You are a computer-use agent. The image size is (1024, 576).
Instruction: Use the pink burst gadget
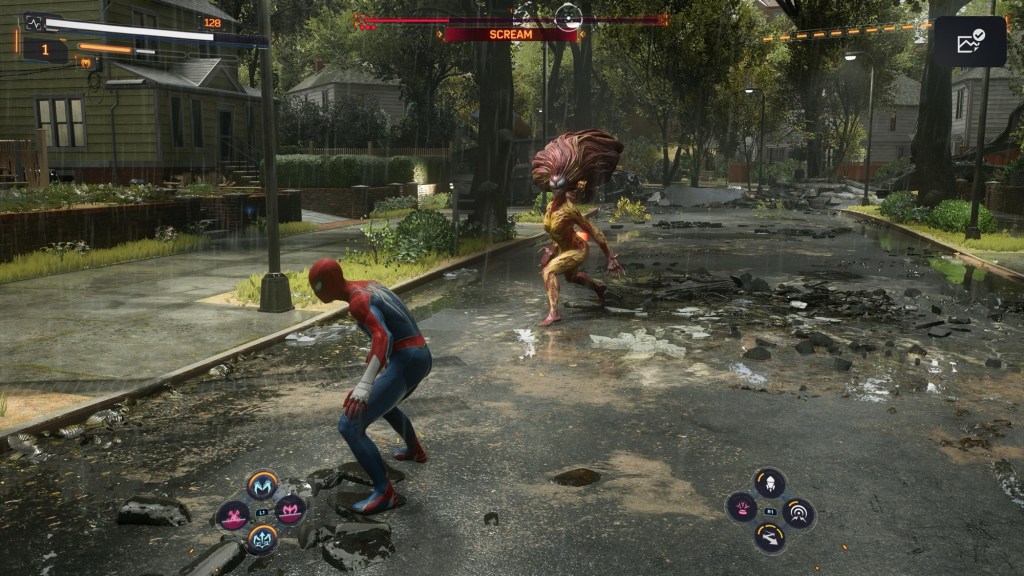(741, 507)
